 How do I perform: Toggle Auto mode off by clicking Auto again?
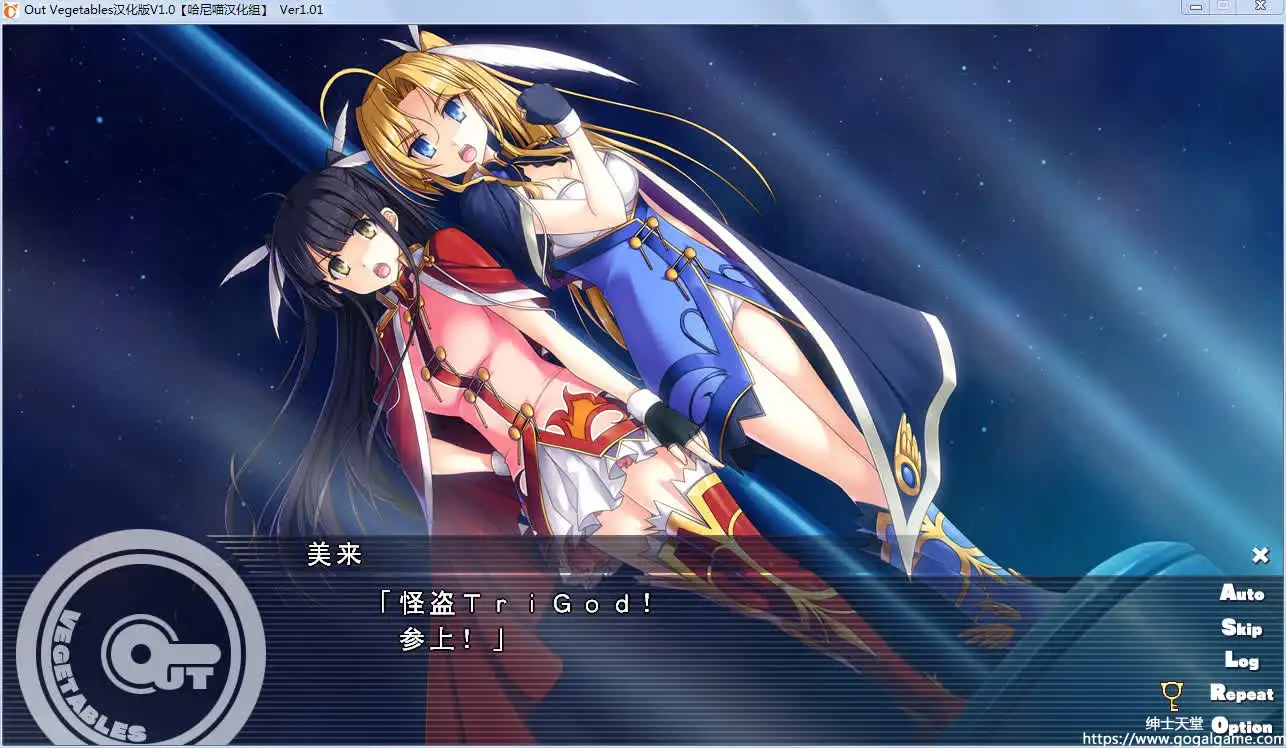1240,593
